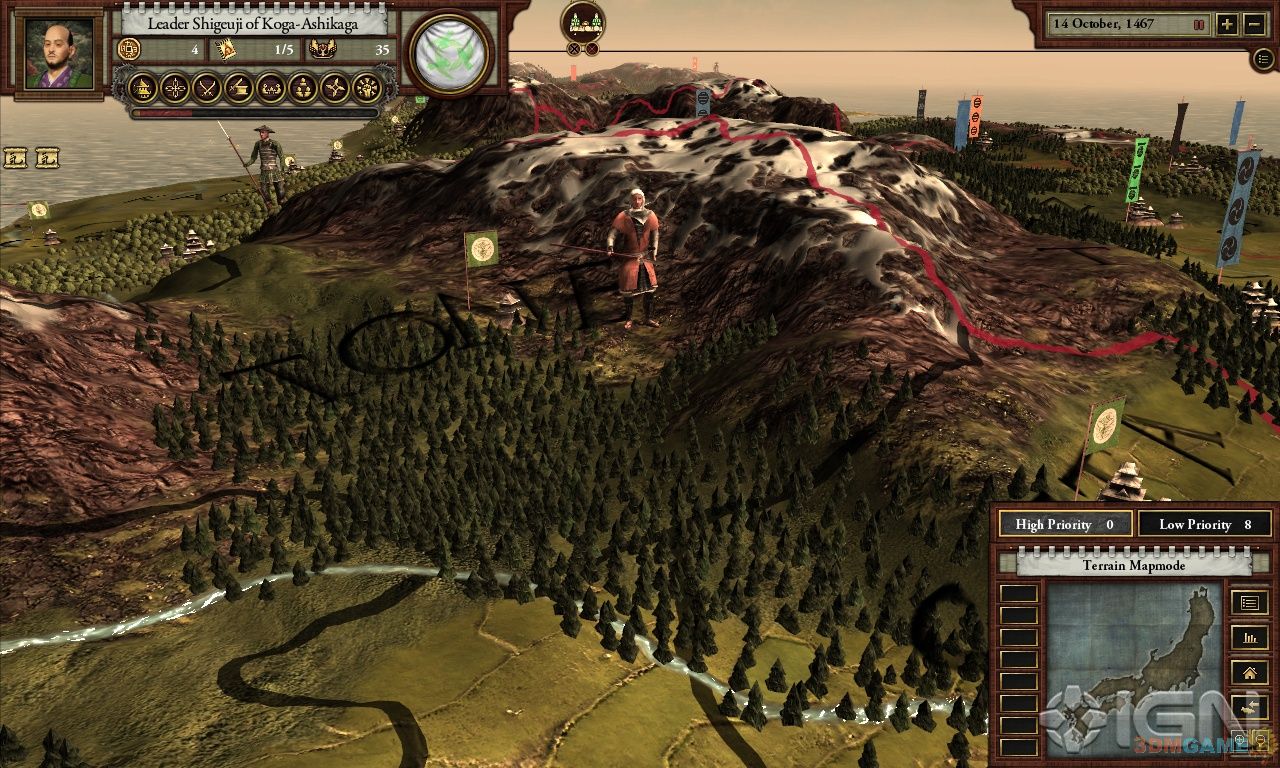Open the list button beside the minimap
The width and height of the screenshot is (1280, 768).
coord(1249,603)
